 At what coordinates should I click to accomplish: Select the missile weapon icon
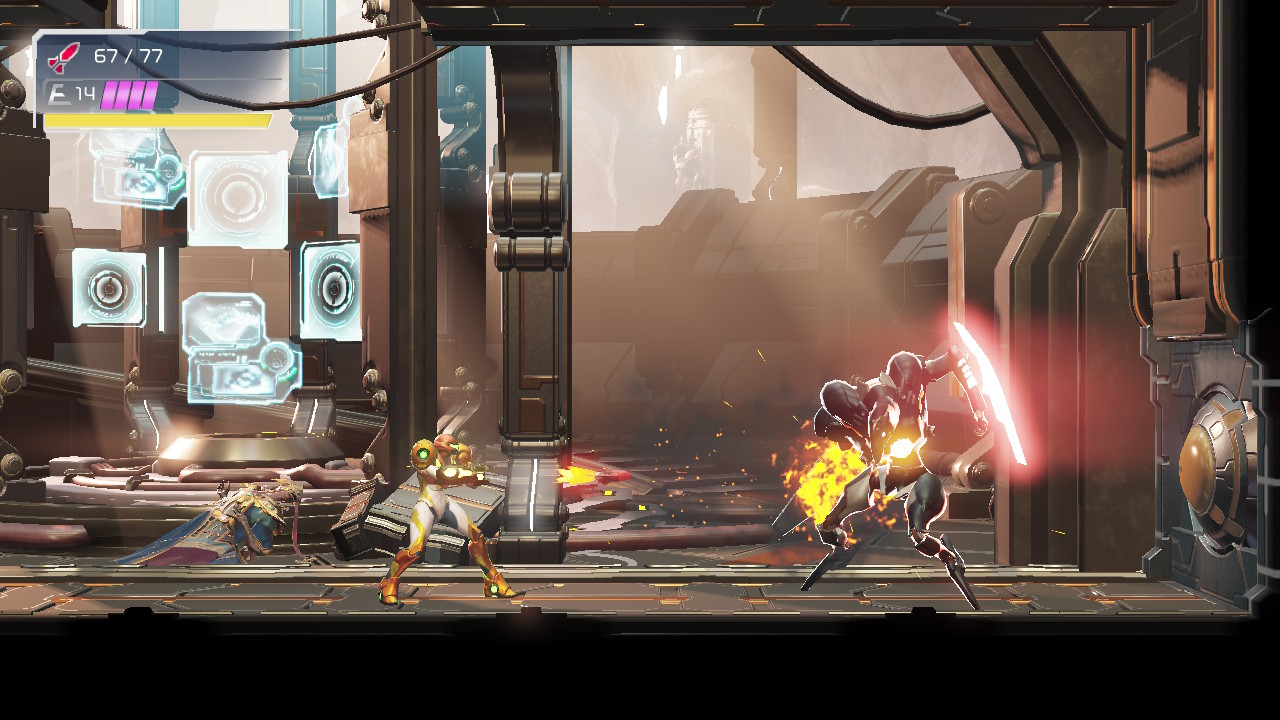point(65,56)
